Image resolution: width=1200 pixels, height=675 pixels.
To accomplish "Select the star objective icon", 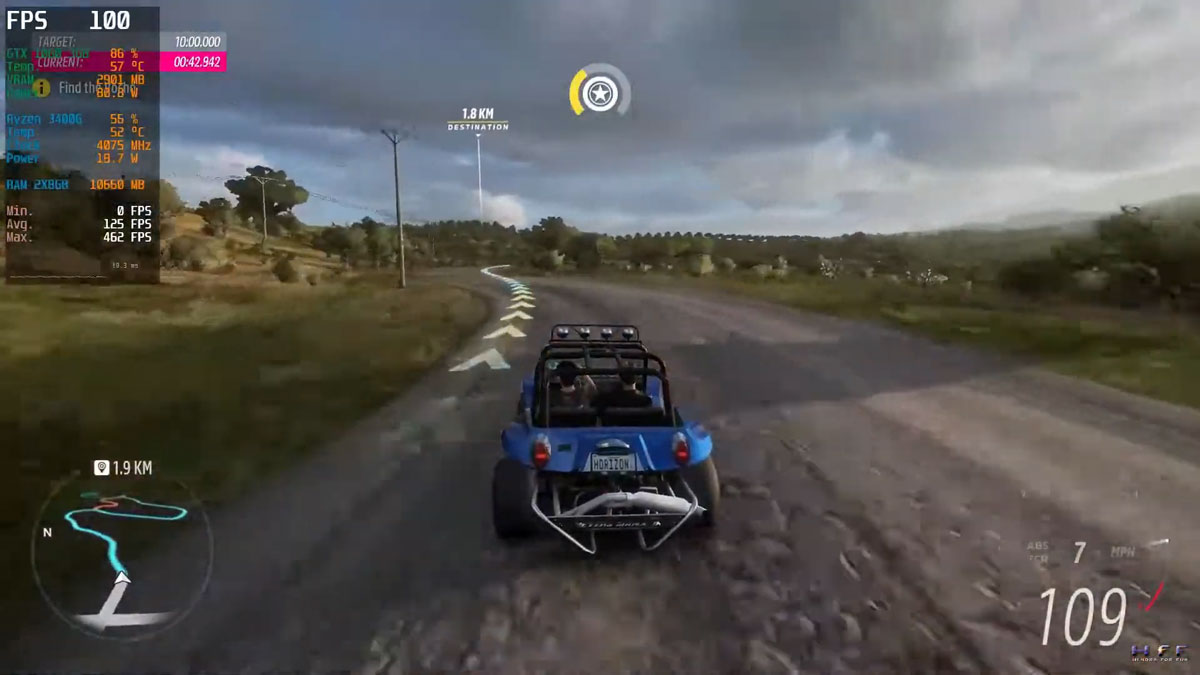I will pyautogui.click(x=600, y=94).
